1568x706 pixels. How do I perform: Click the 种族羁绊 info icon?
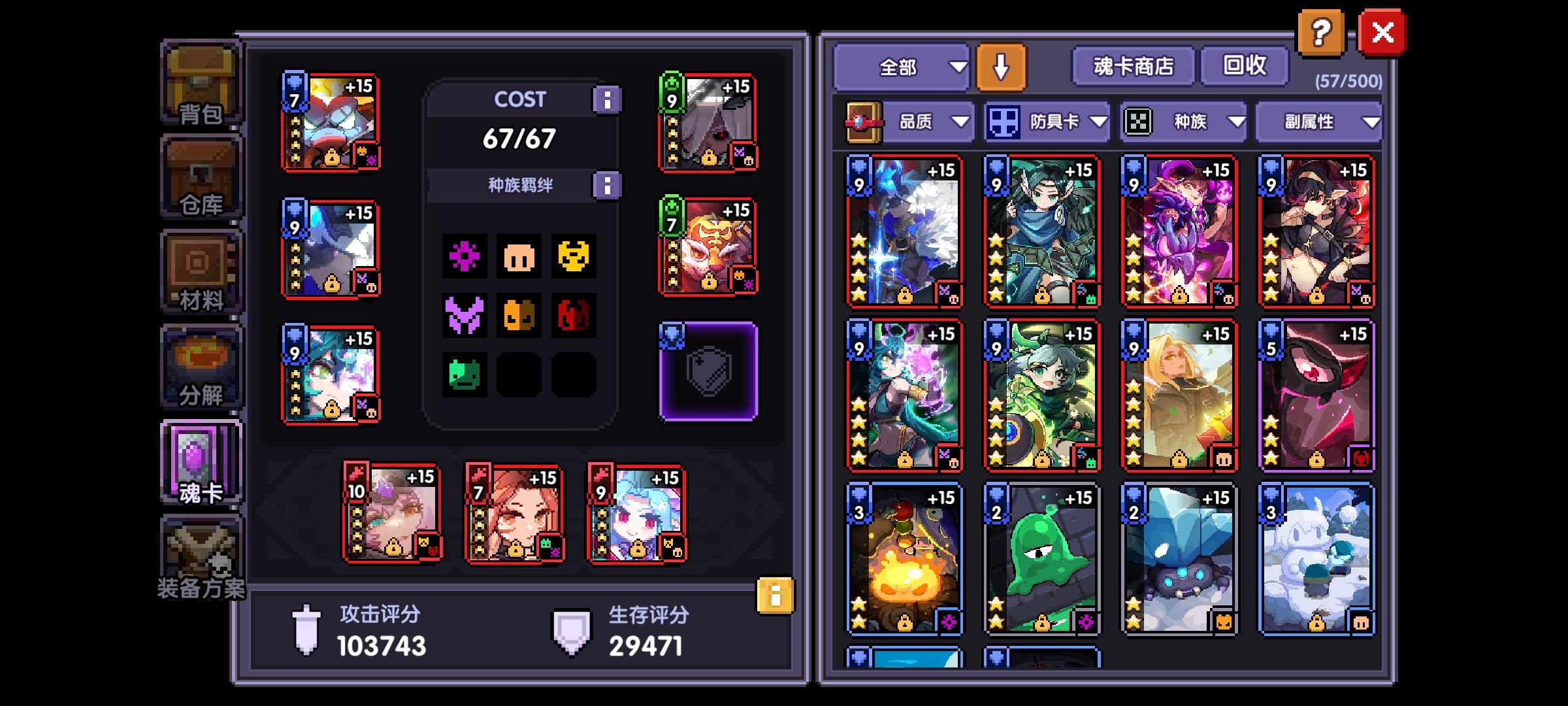click(608, 185)
